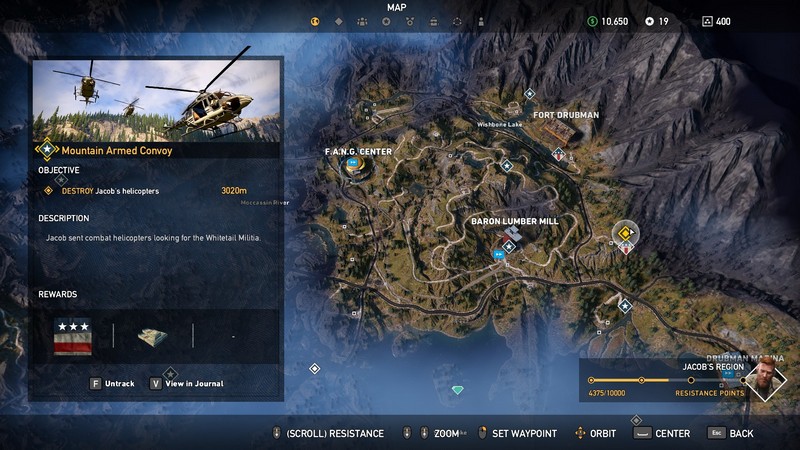Center the map view
The height and width of the screenshot is (450, 800).
point(663,434)
